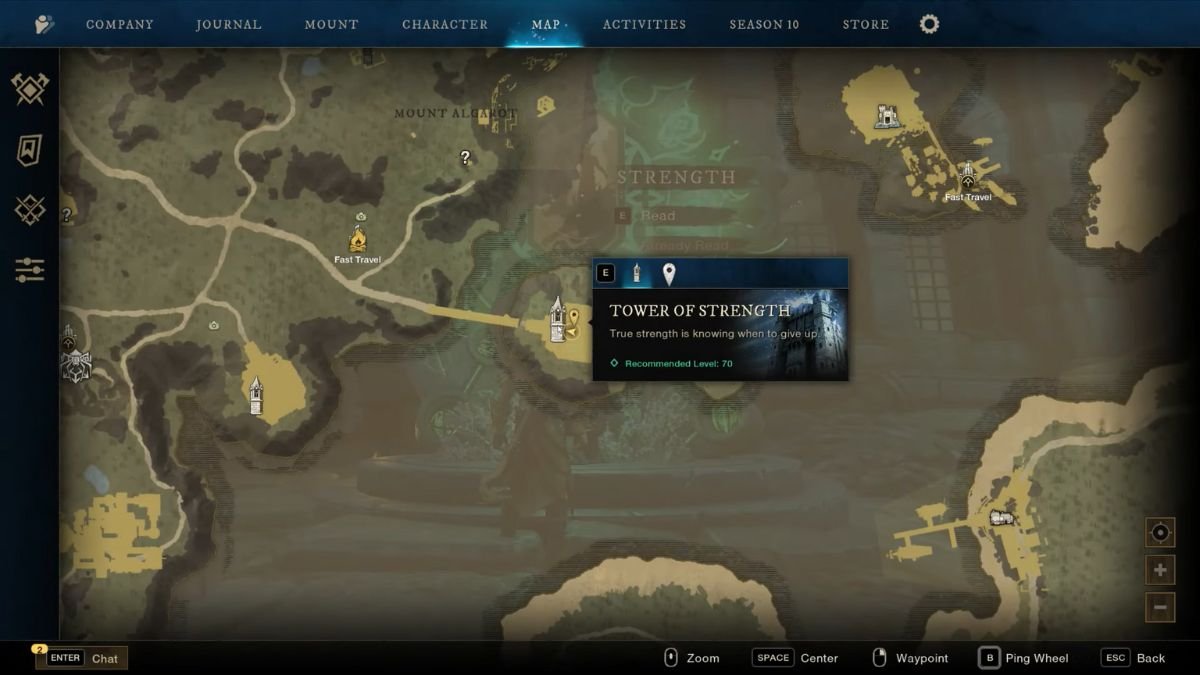Switch to the Journal tab
Image resolution: width=1200 pixels, height=675 pixels.
pyautogui.click(x=228, y=24)
